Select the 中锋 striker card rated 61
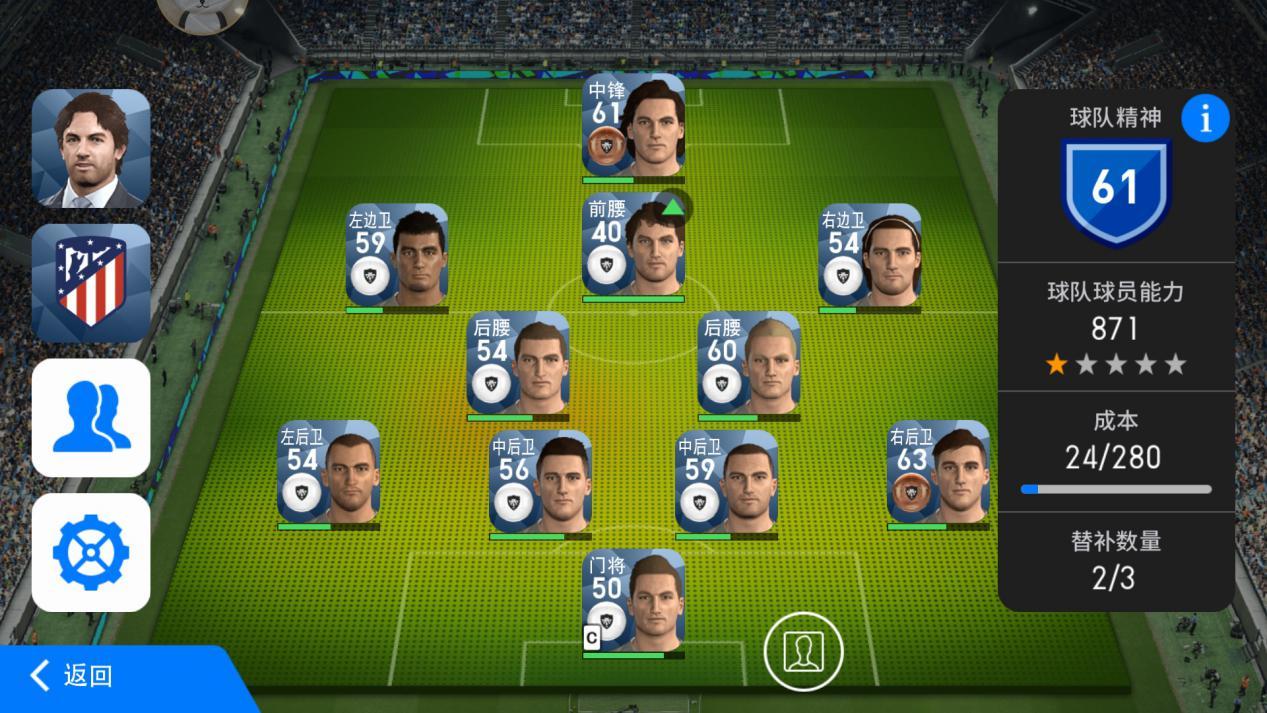The image size is (1267, 713). [x=634, y=125]
